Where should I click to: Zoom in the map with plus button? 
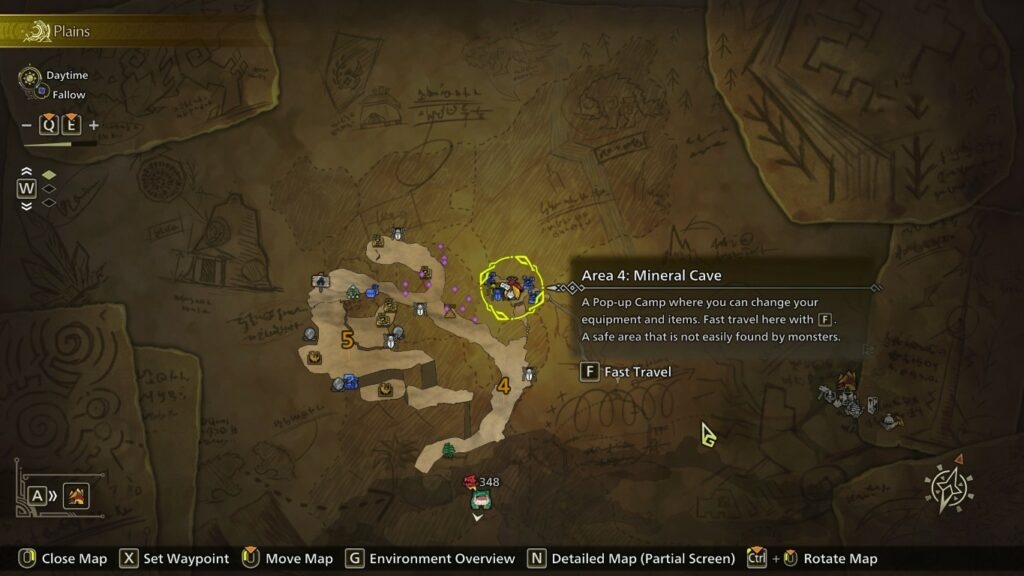pyautogui.click(x=94, y=125)
